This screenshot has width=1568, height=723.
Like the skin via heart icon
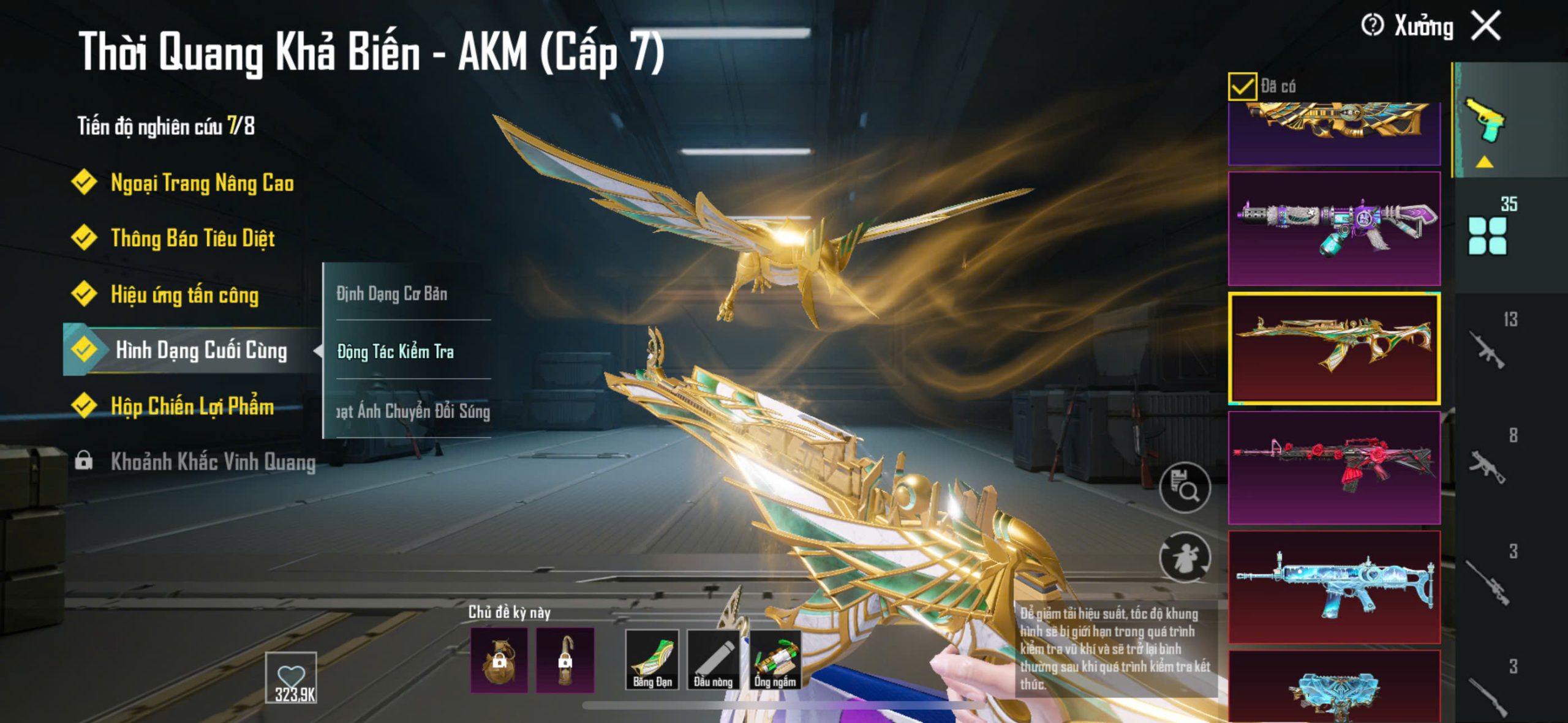tap(291, 677)
